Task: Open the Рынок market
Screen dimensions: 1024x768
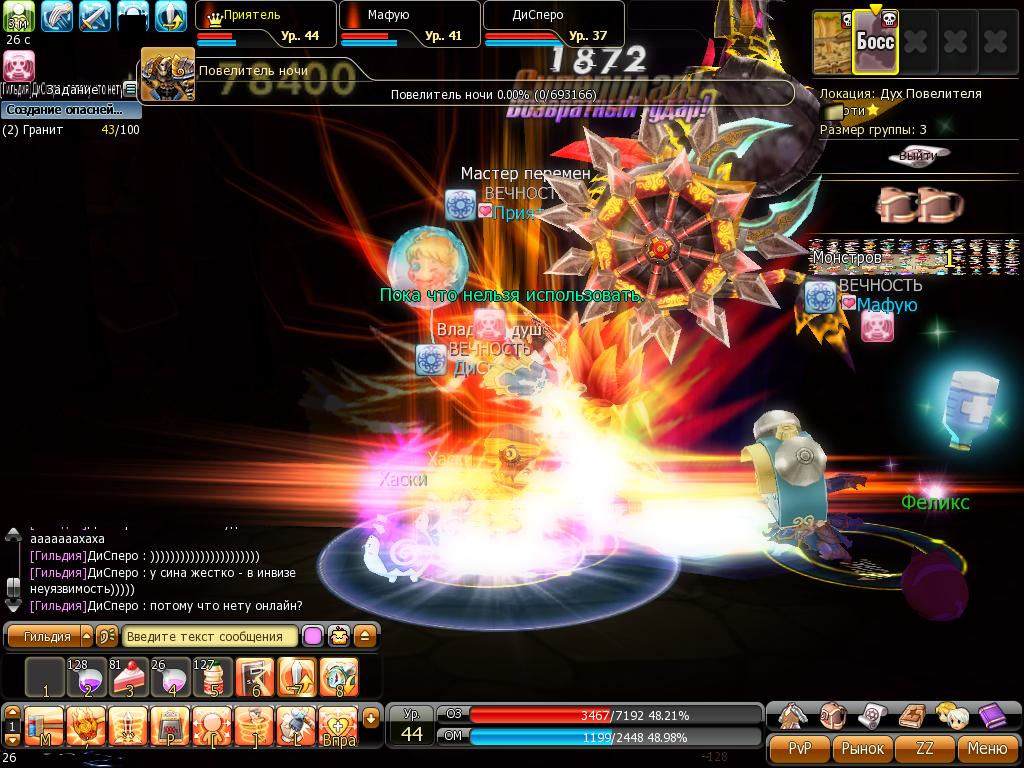Action: pos(863,748)
